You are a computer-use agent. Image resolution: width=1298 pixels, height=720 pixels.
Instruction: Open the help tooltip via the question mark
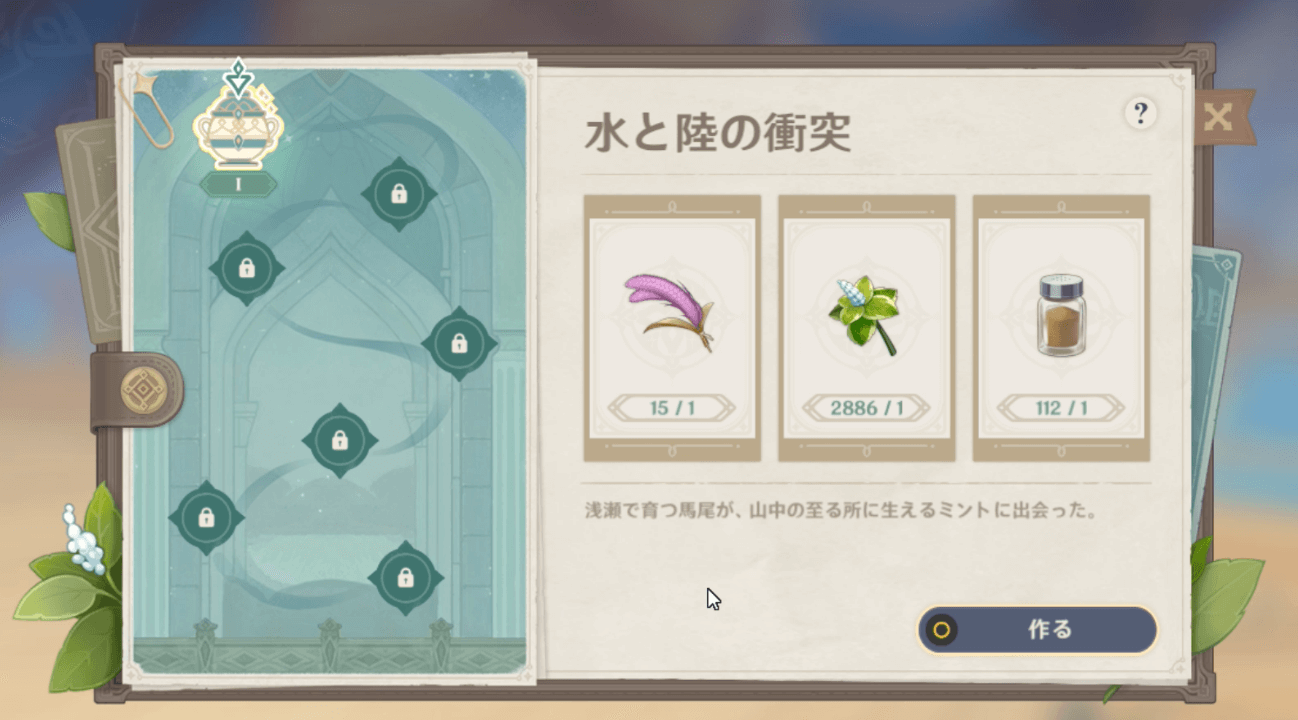(1140, 114)
